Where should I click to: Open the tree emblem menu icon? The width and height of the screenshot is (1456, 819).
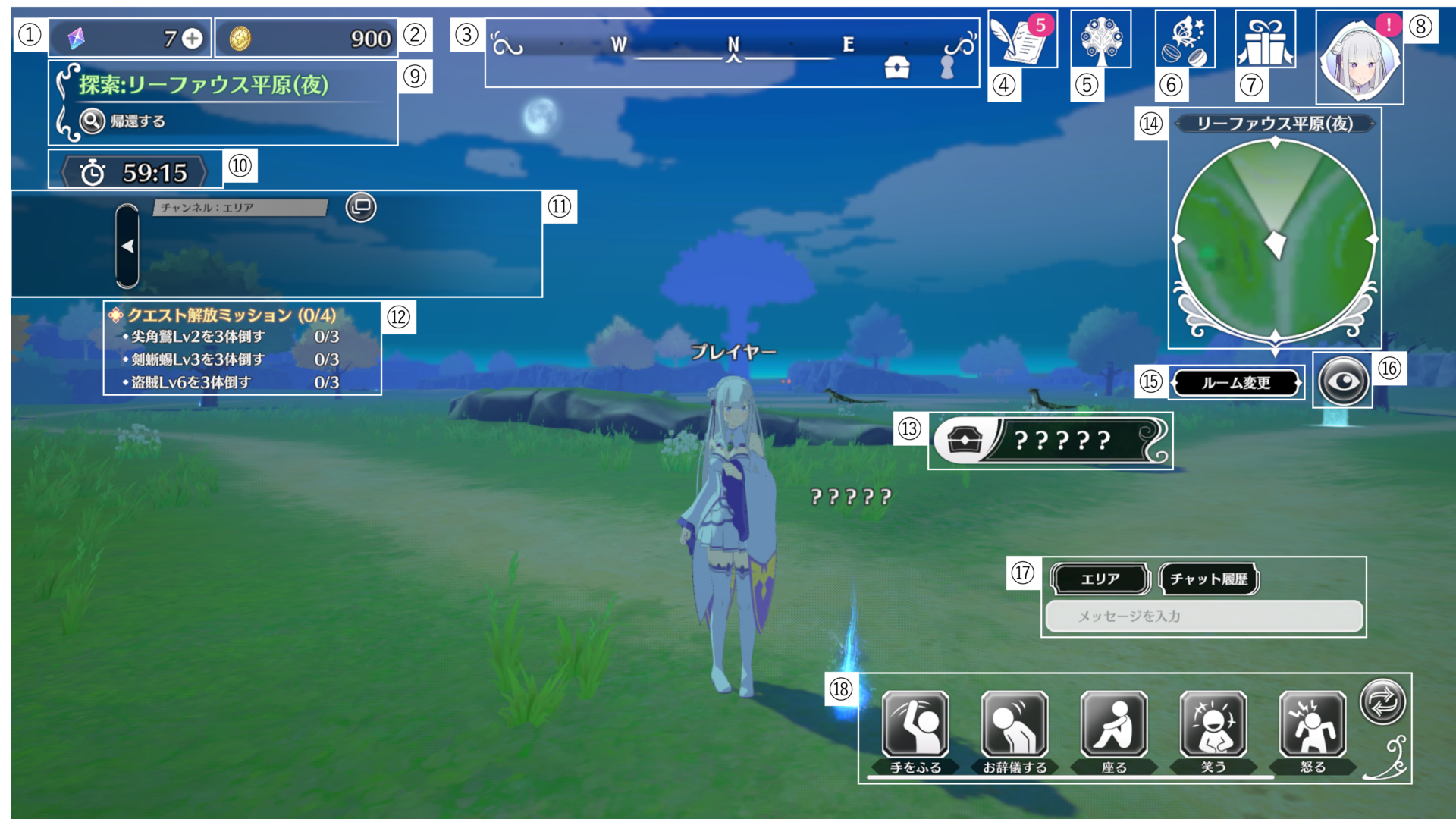pyautogui.click(x=1101, y=39)
